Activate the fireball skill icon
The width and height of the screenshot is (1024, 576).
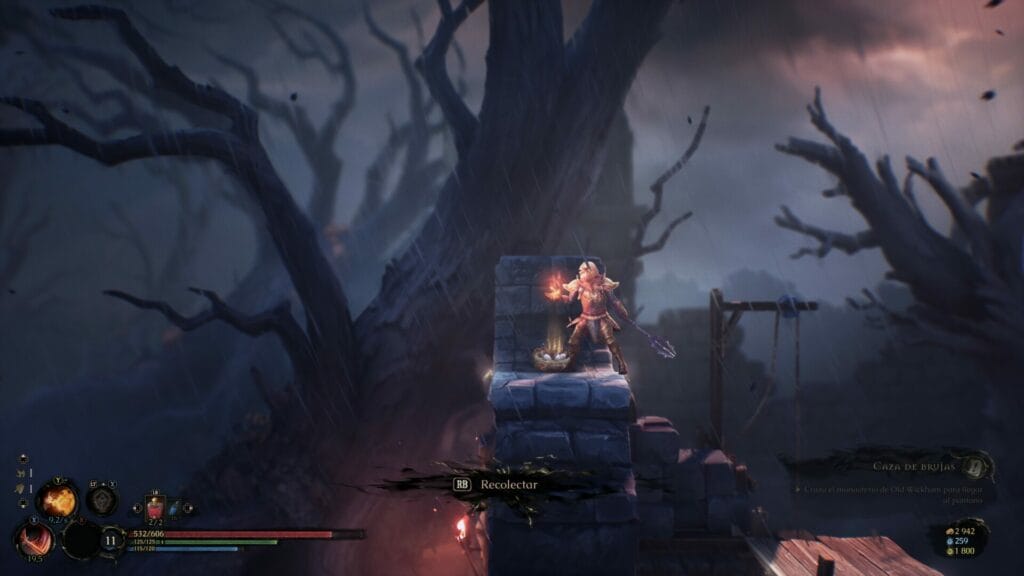point(56,500)
